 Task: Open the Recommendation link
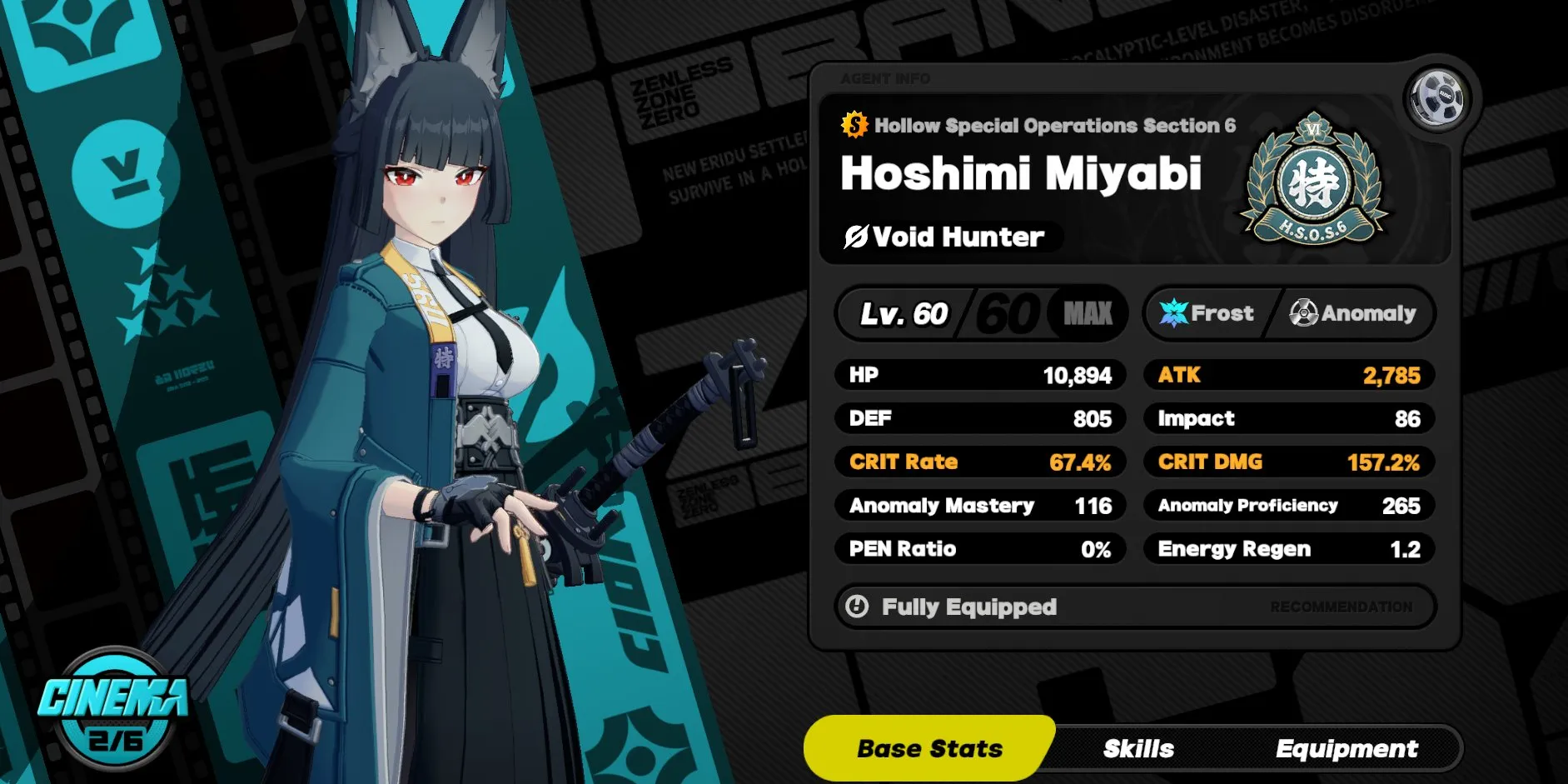click(x=1339, y=607)
